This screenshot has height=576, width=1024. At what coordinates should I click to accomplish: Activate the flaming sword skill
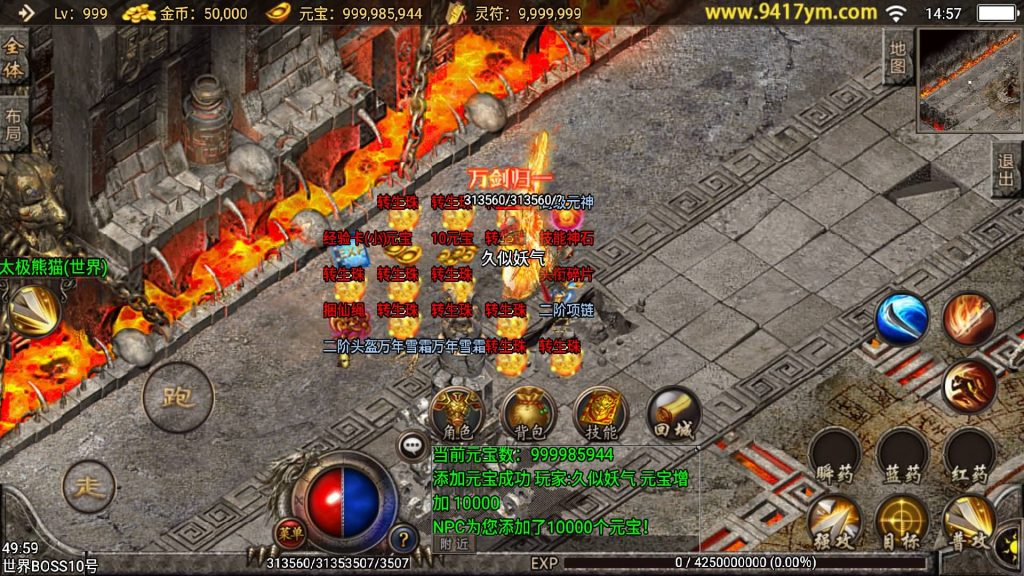(969, 320)
